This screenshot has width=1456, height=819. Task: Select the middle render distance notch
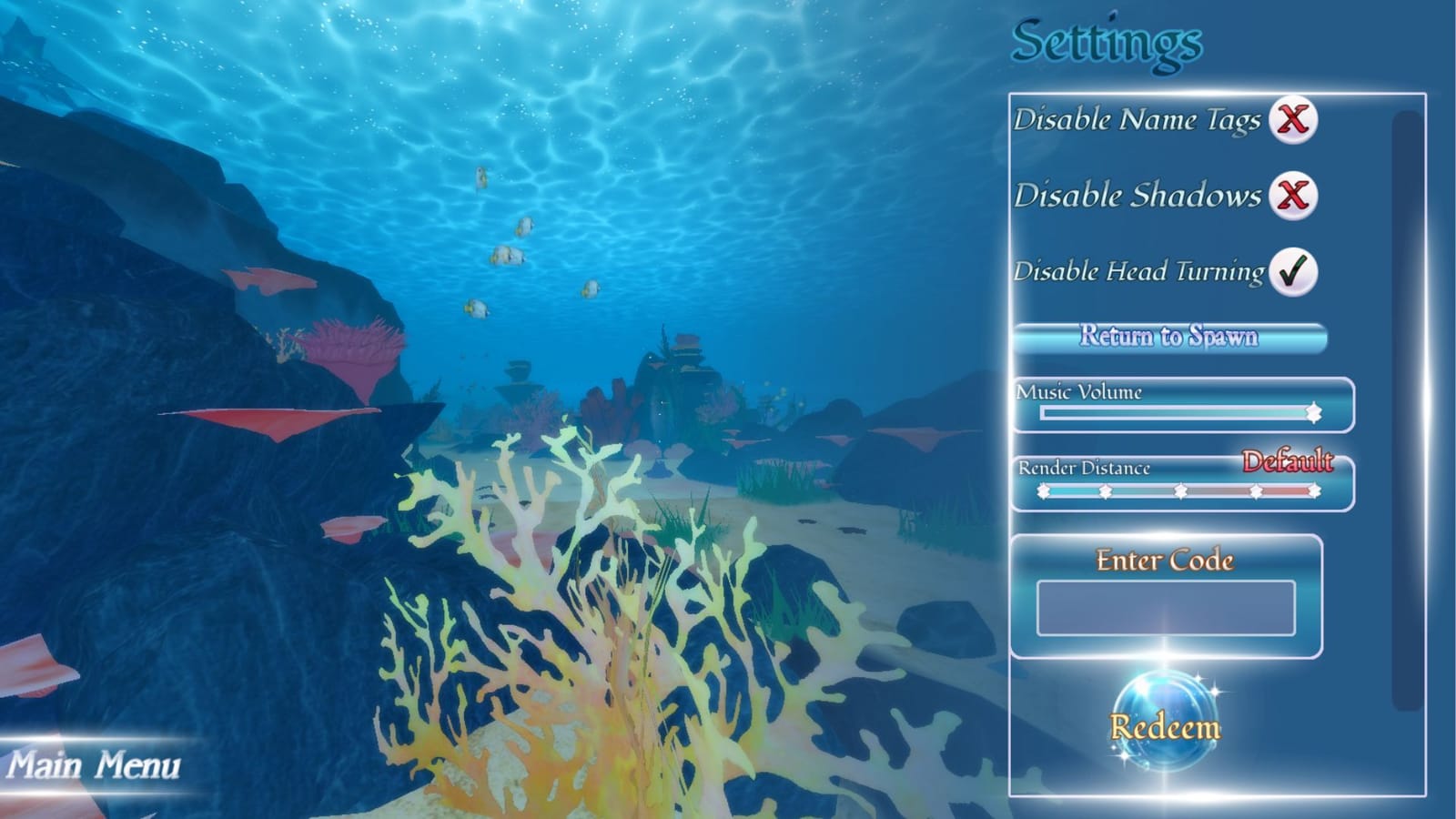(1178, 490)
